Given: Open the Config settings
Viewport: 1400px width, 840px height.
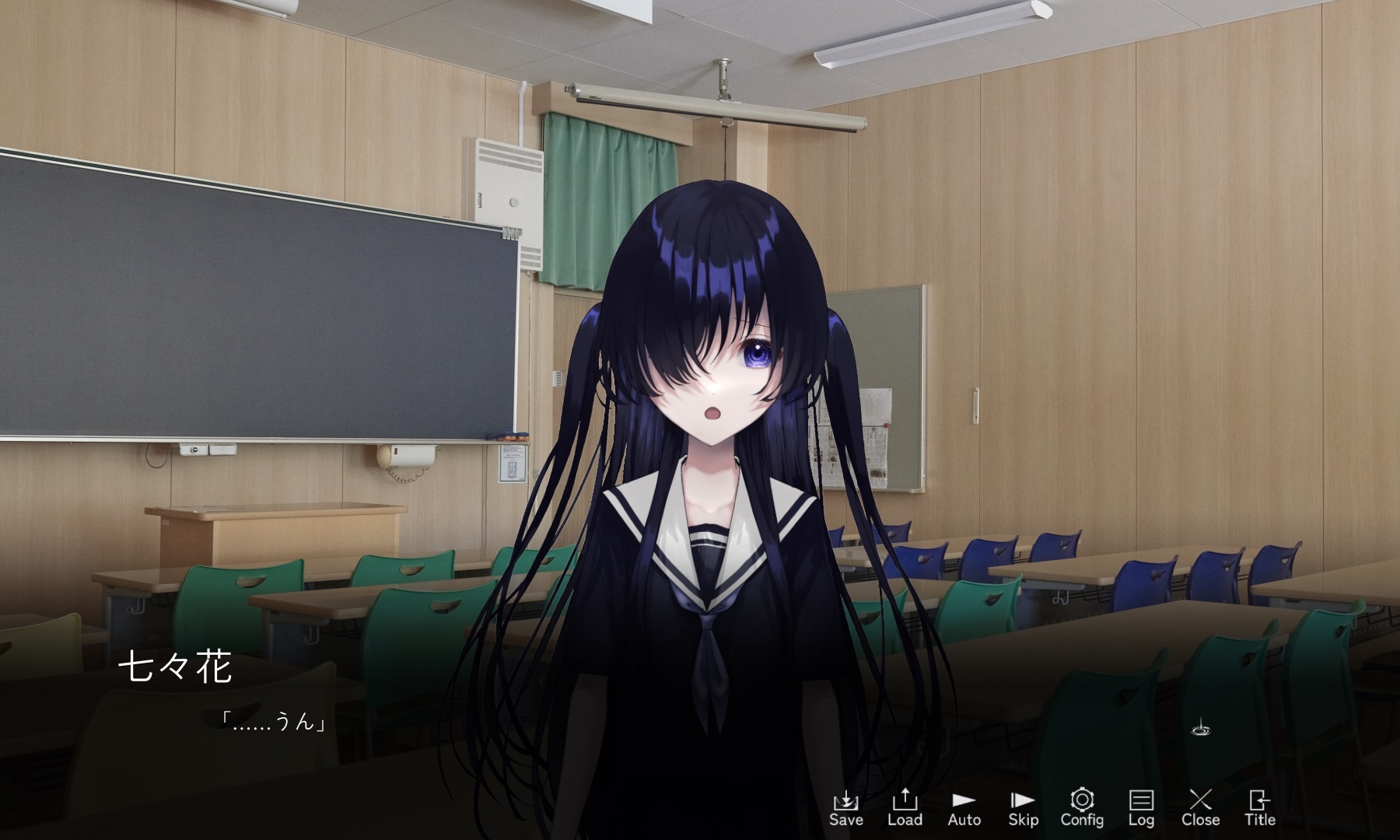Looking at the screenshot, I should coord(1082,807).
